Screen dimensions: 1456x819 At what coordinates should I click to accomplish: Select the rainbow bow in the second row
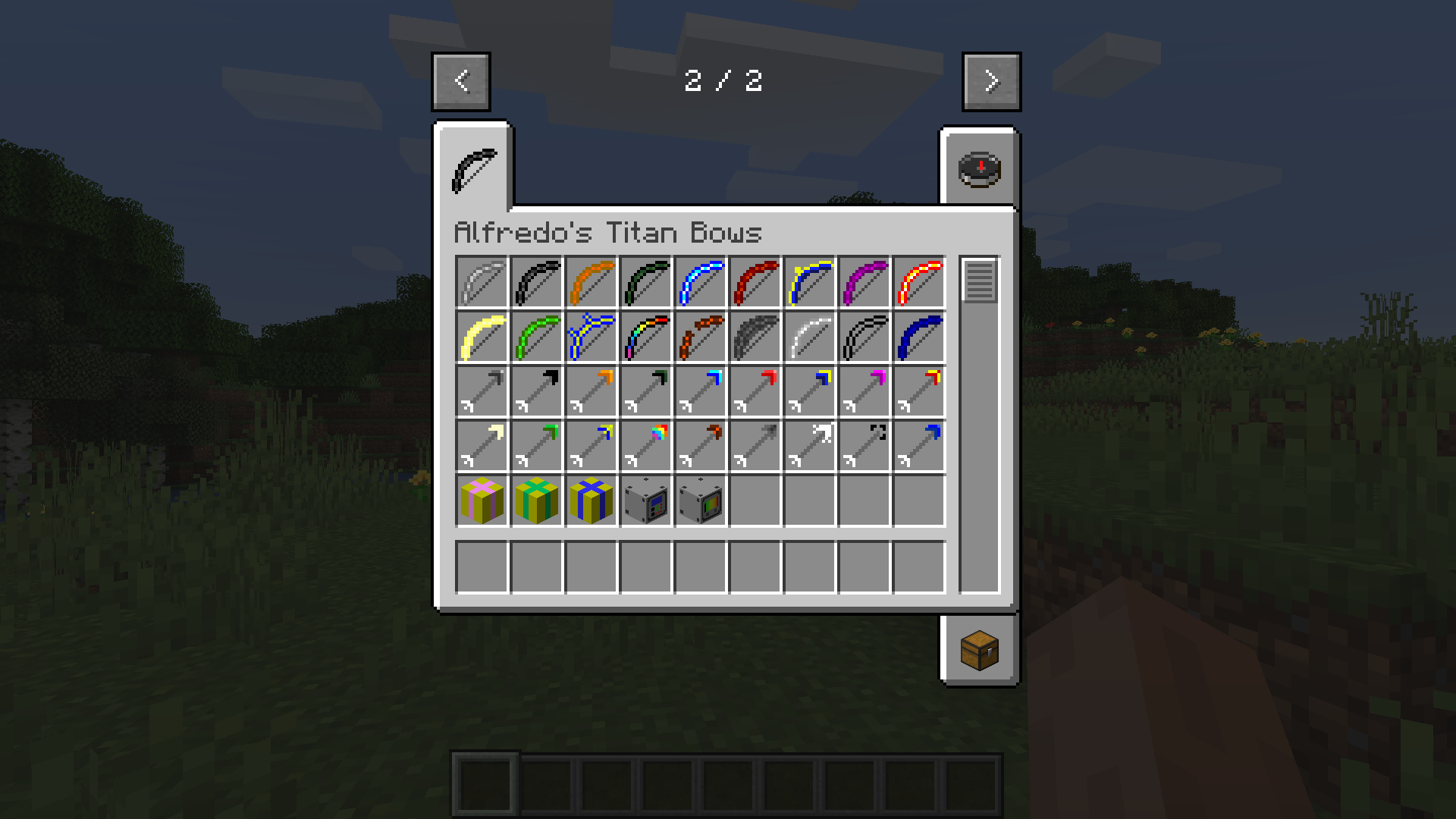tap(645, 336)
